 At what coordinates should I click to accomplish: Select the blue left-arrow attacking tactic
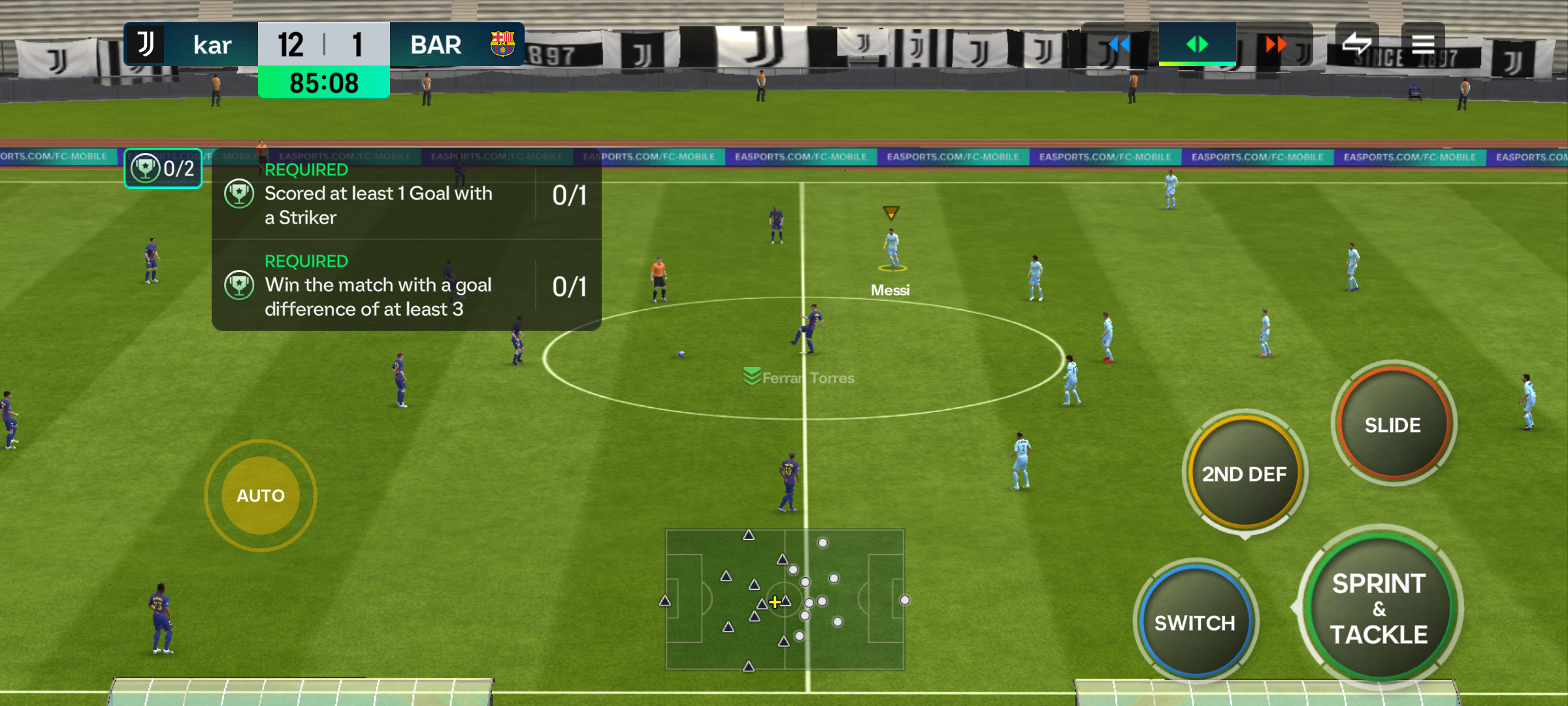[x=1119, y=44]
